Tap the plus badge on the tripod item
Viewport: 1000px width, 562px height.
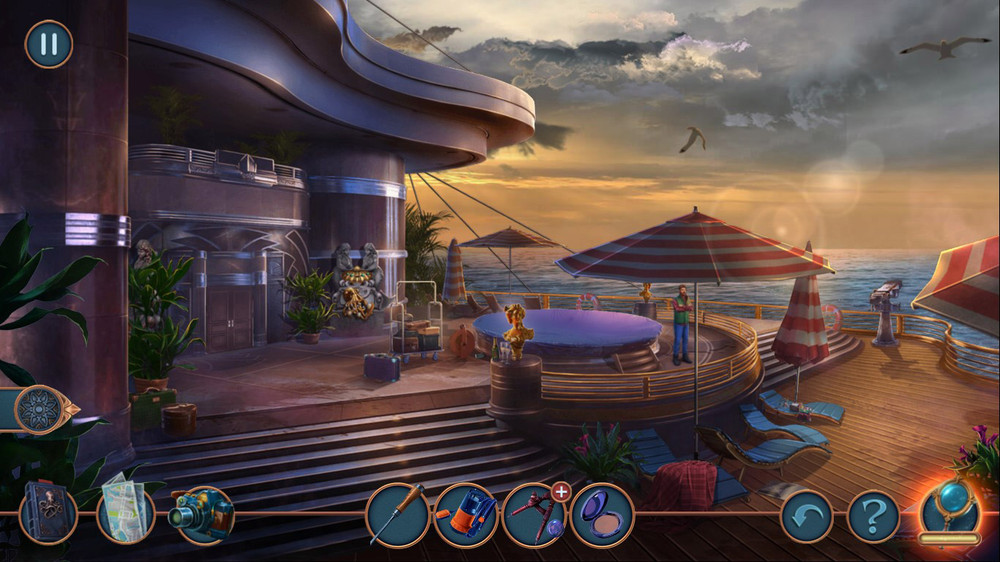coord(561,491)
